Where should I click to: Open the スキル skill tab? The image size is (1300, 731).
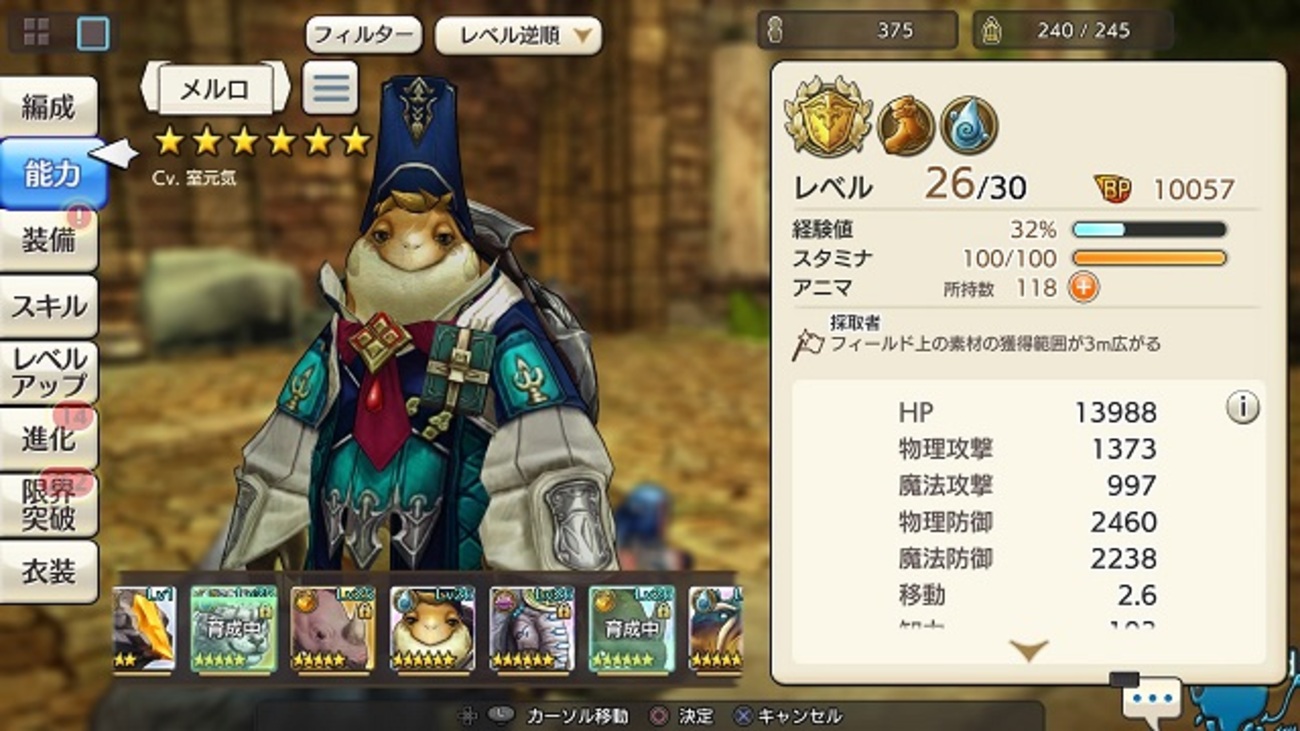point(49,306)
